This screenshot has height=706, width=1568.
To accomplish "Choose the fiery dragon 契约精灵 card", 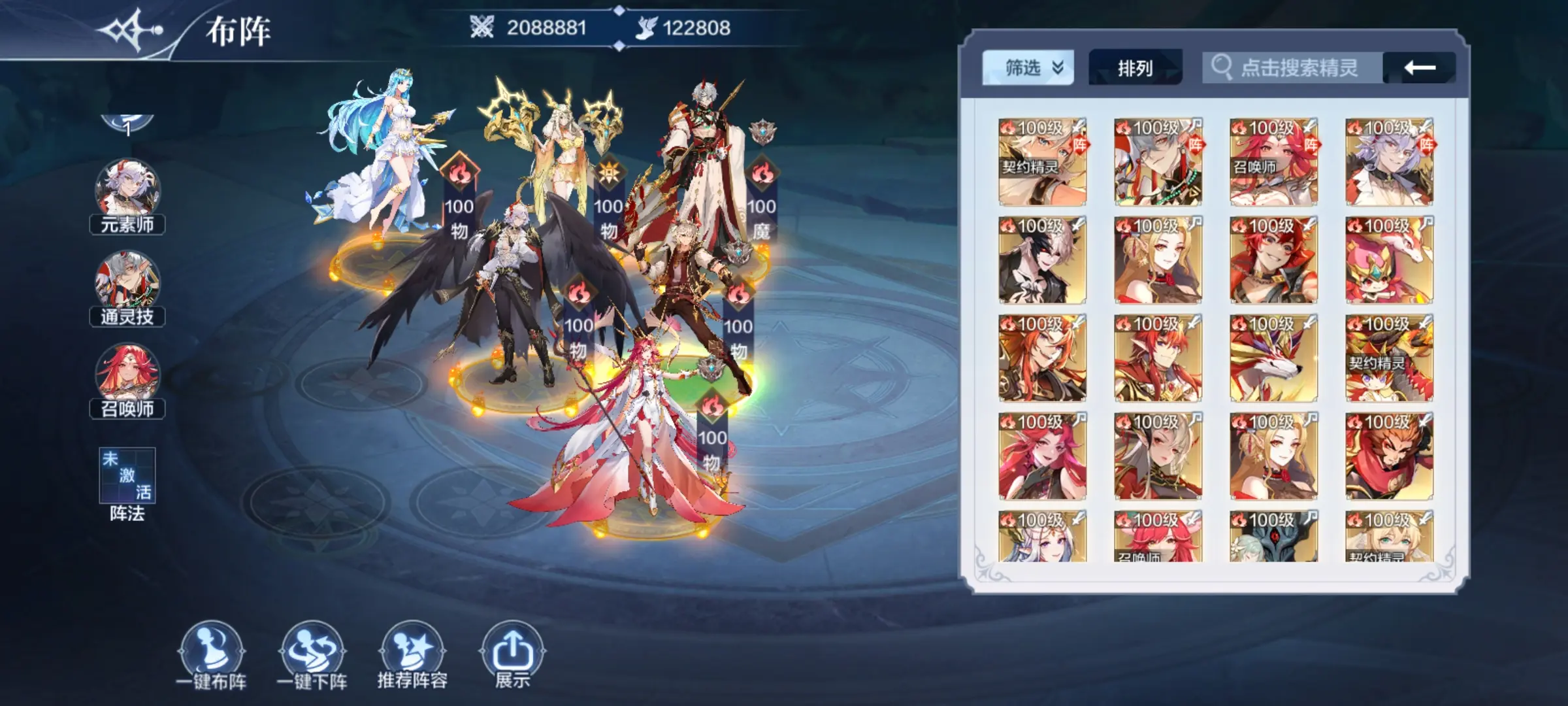I will [1389, 358].
